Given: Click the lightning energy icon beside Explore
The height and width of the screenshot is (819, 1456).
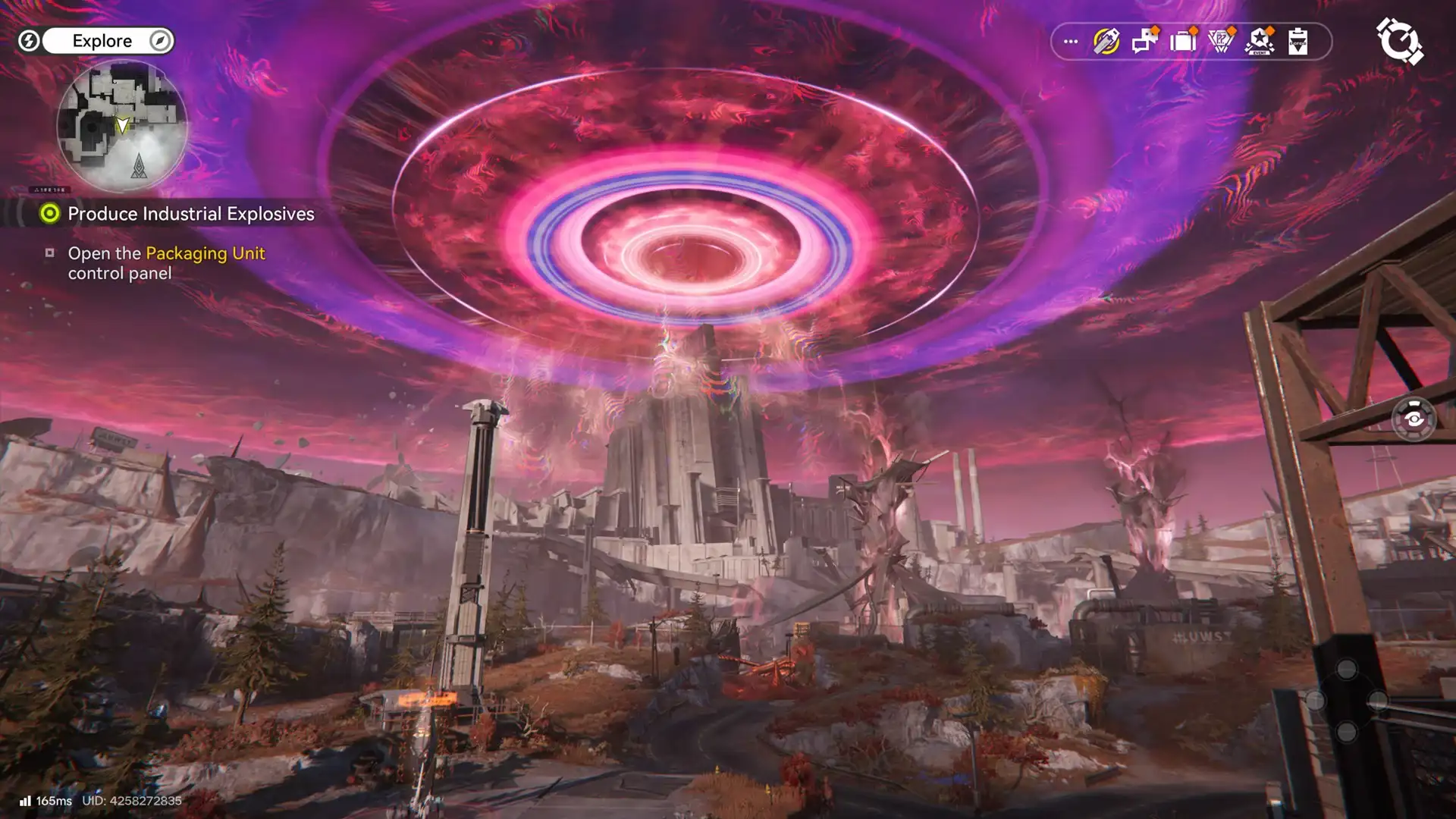Looking at the screenshot, I should coord(28,41).
